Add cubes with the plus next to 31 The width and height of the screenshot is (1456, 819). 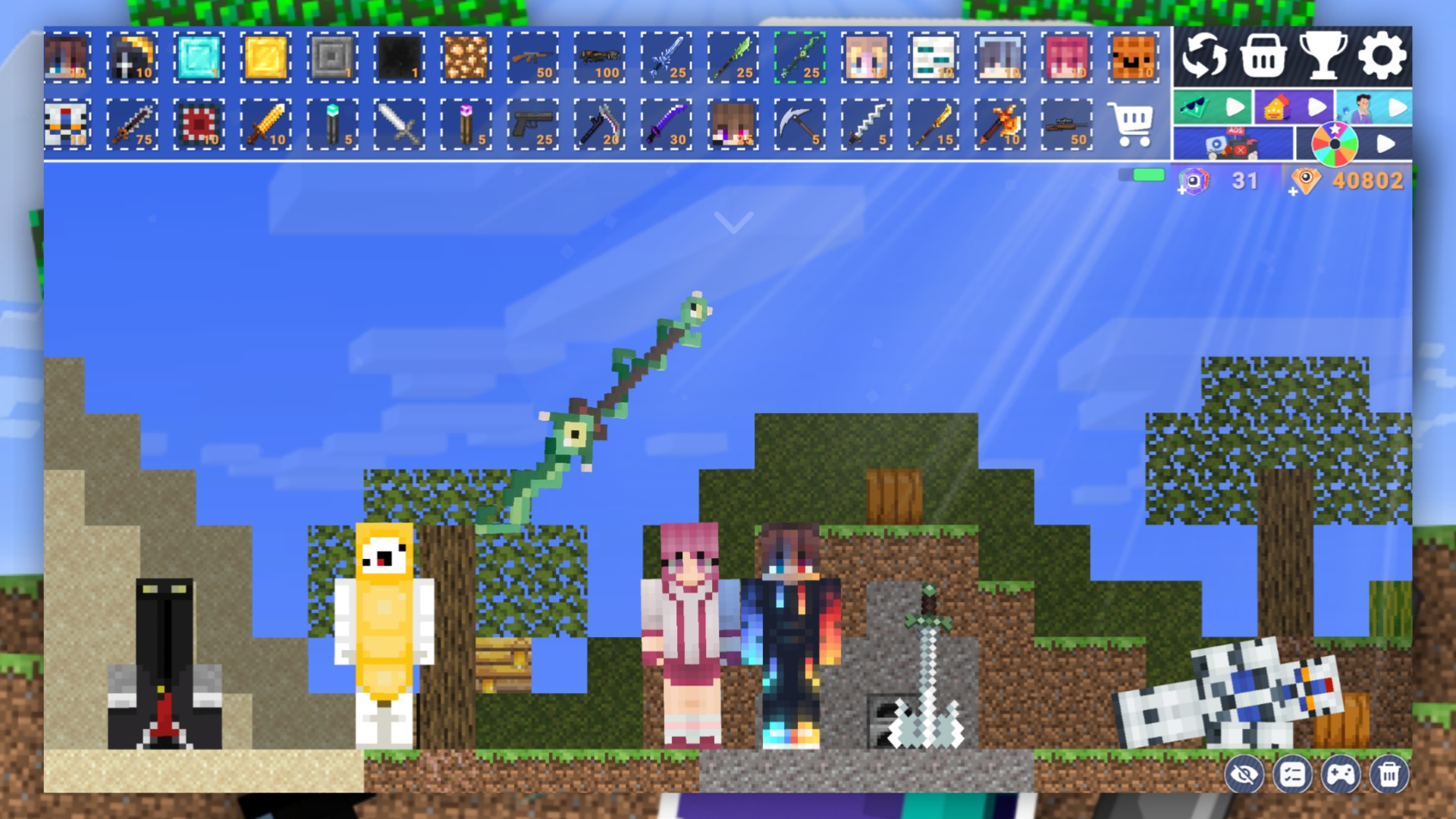point(1181,190)
